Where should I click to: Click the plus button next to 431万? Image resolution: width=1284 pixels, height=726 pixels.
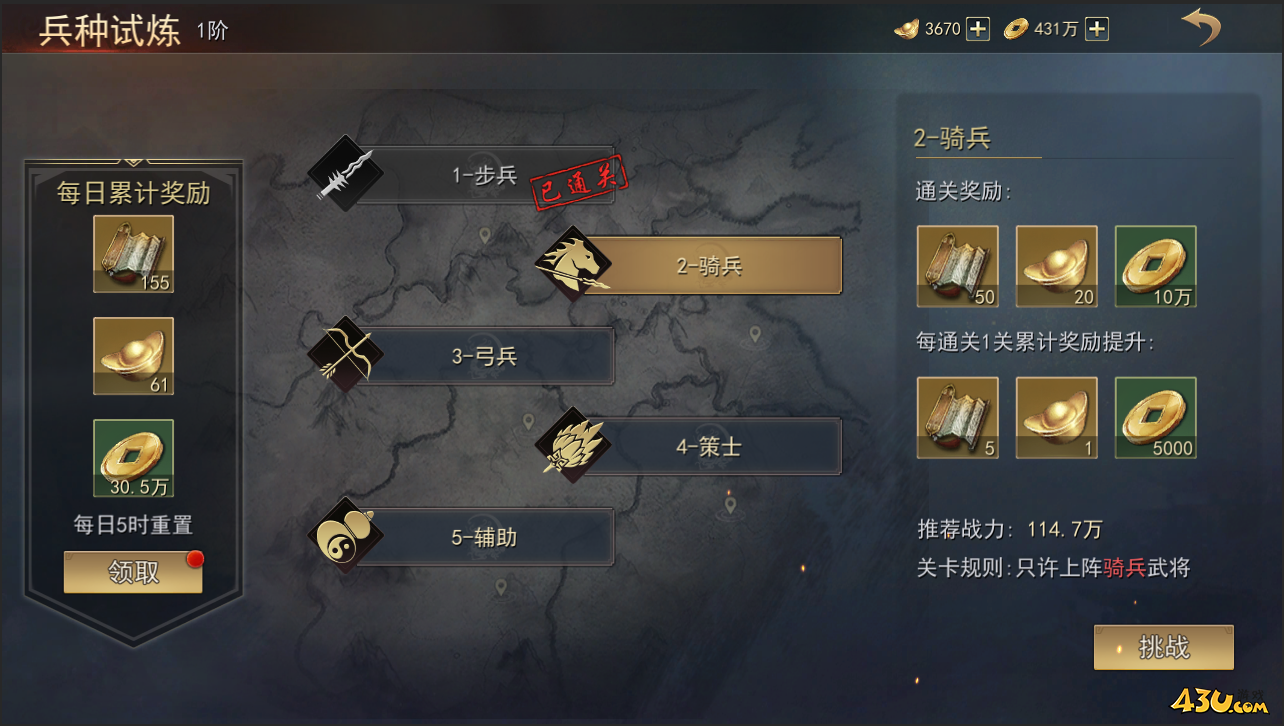[x=1097, y=28]
